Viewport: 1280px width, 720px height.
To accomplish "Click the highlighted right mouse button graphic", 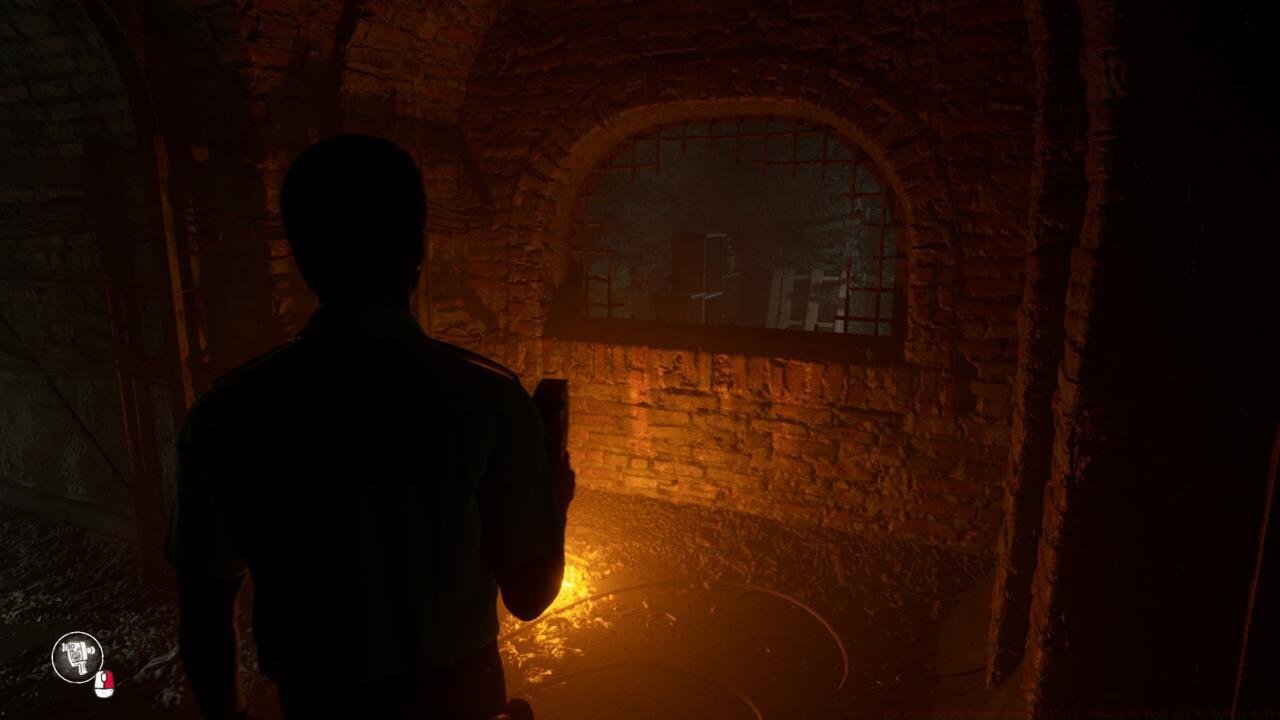I will (110, 678).
